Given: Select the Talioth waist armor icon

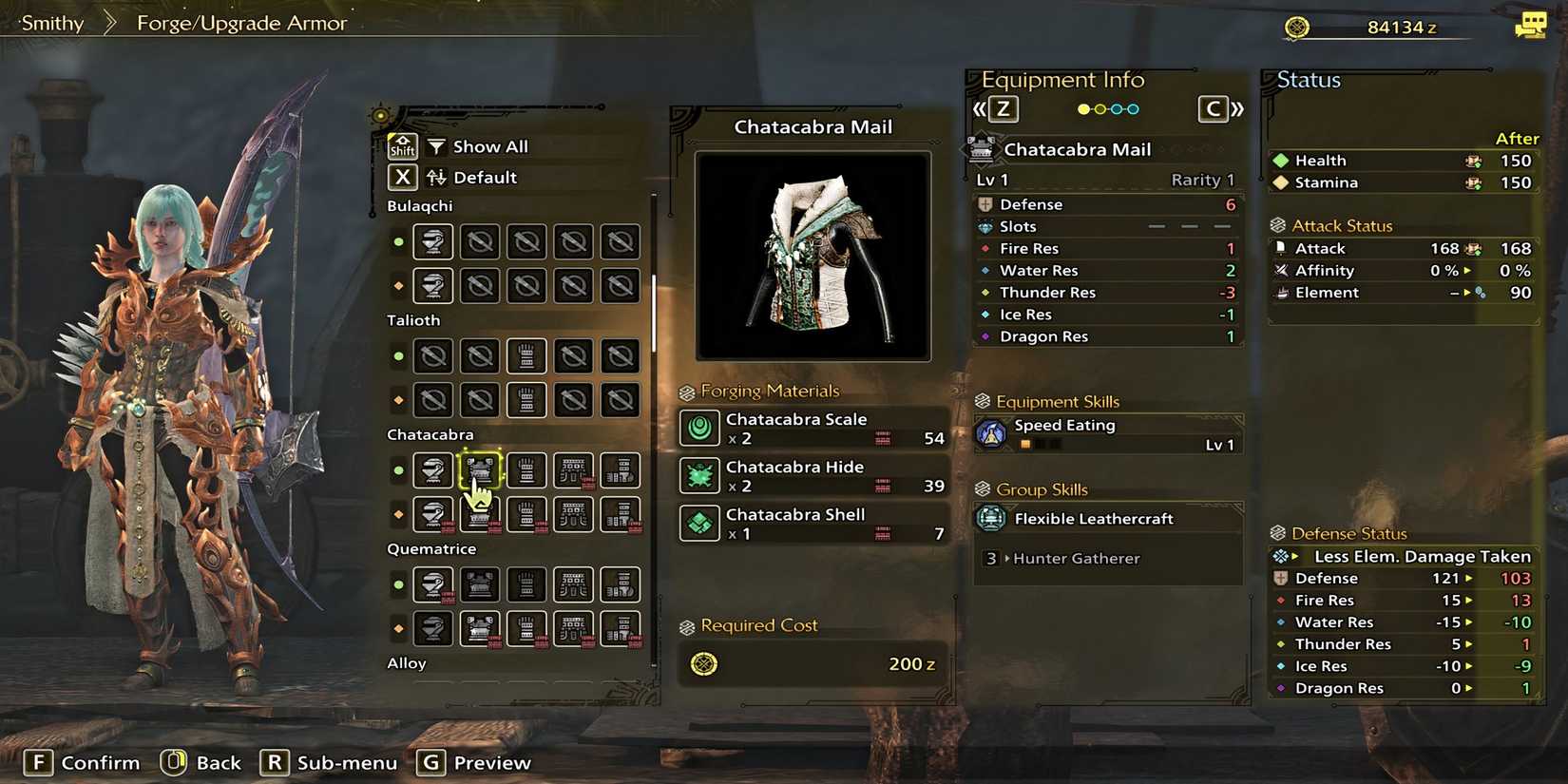Looking at the screenshot, I should point(573,355).
